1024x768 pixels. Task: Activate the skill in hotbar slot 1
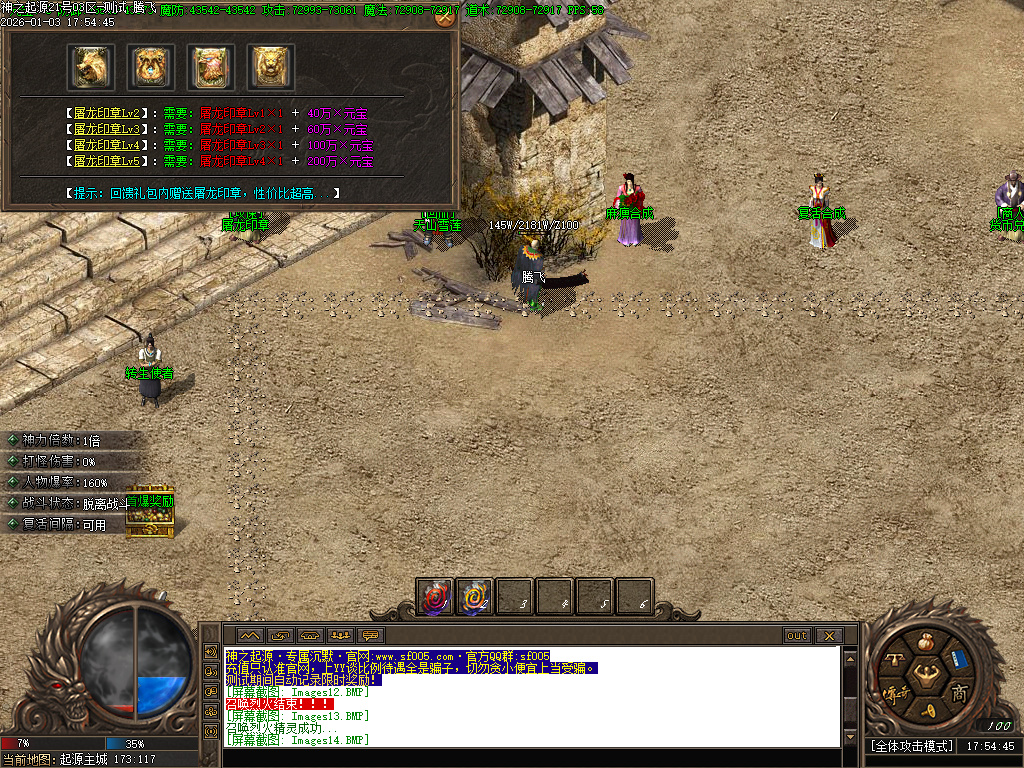435,597
